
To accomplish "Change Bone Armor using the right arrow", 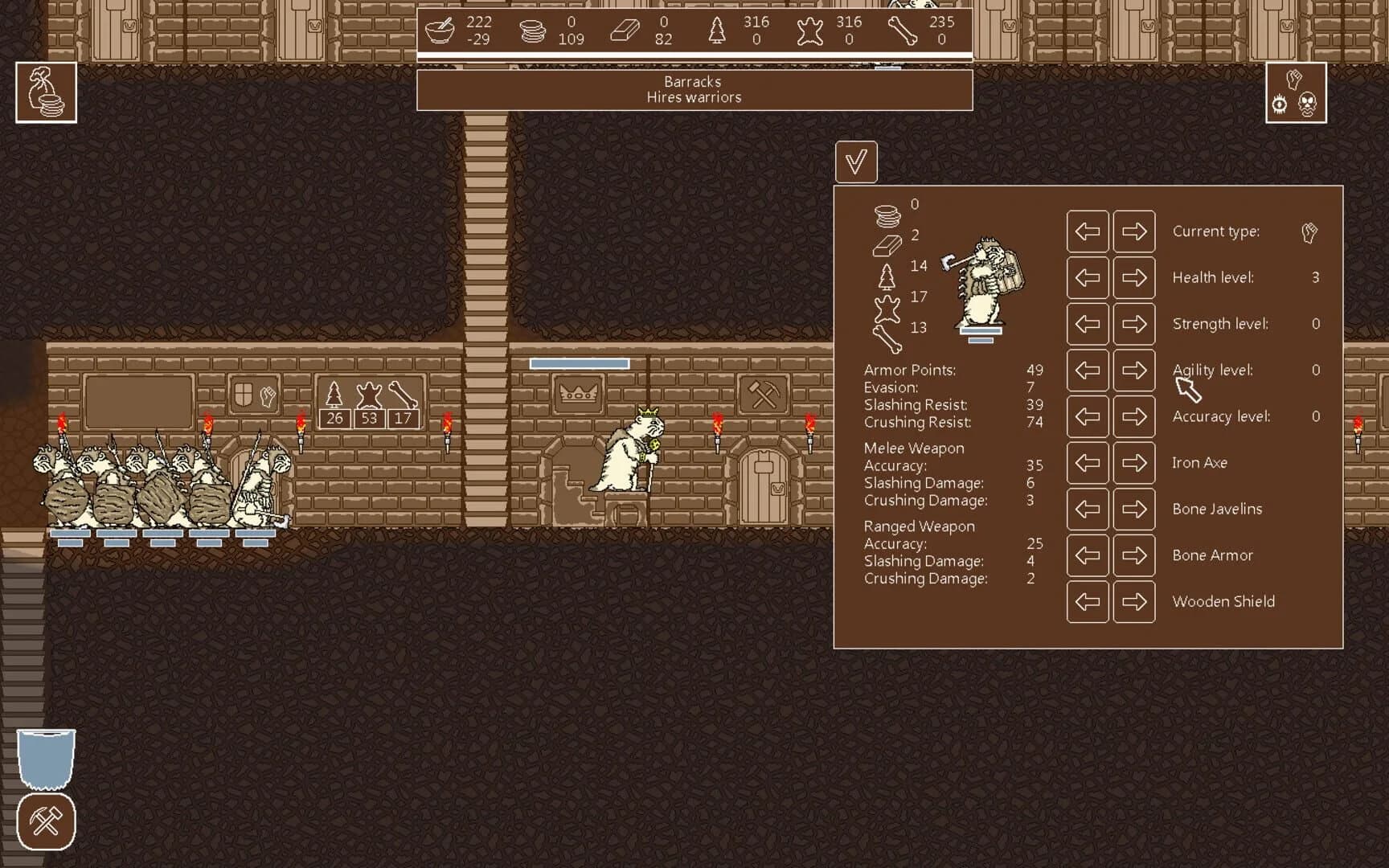I will [x=1134, y=555].
